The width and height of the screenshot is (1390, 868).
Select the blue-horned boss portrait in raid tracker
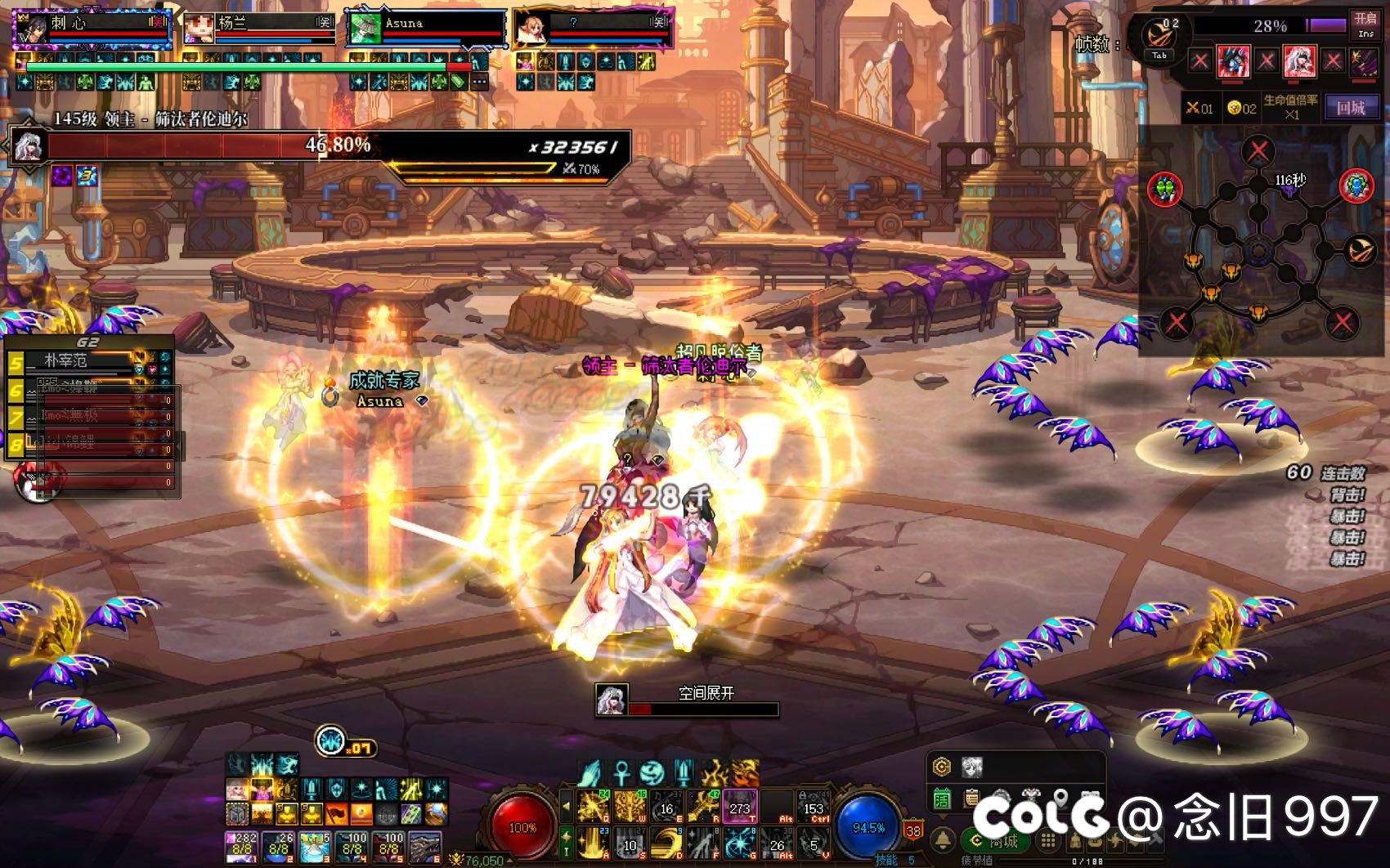1233,60
